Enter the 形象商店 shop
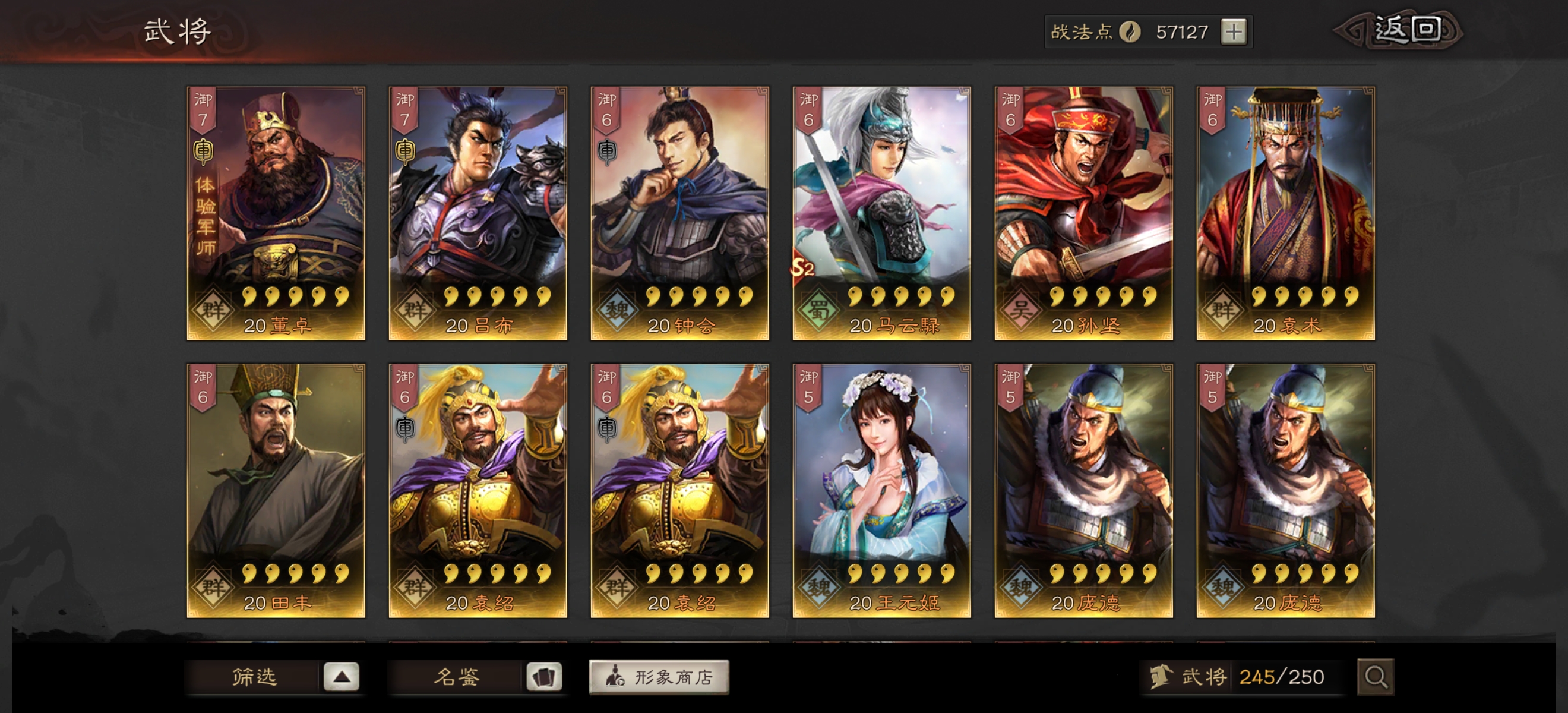This screenshot has height=713, width=1568. point(659,677)
